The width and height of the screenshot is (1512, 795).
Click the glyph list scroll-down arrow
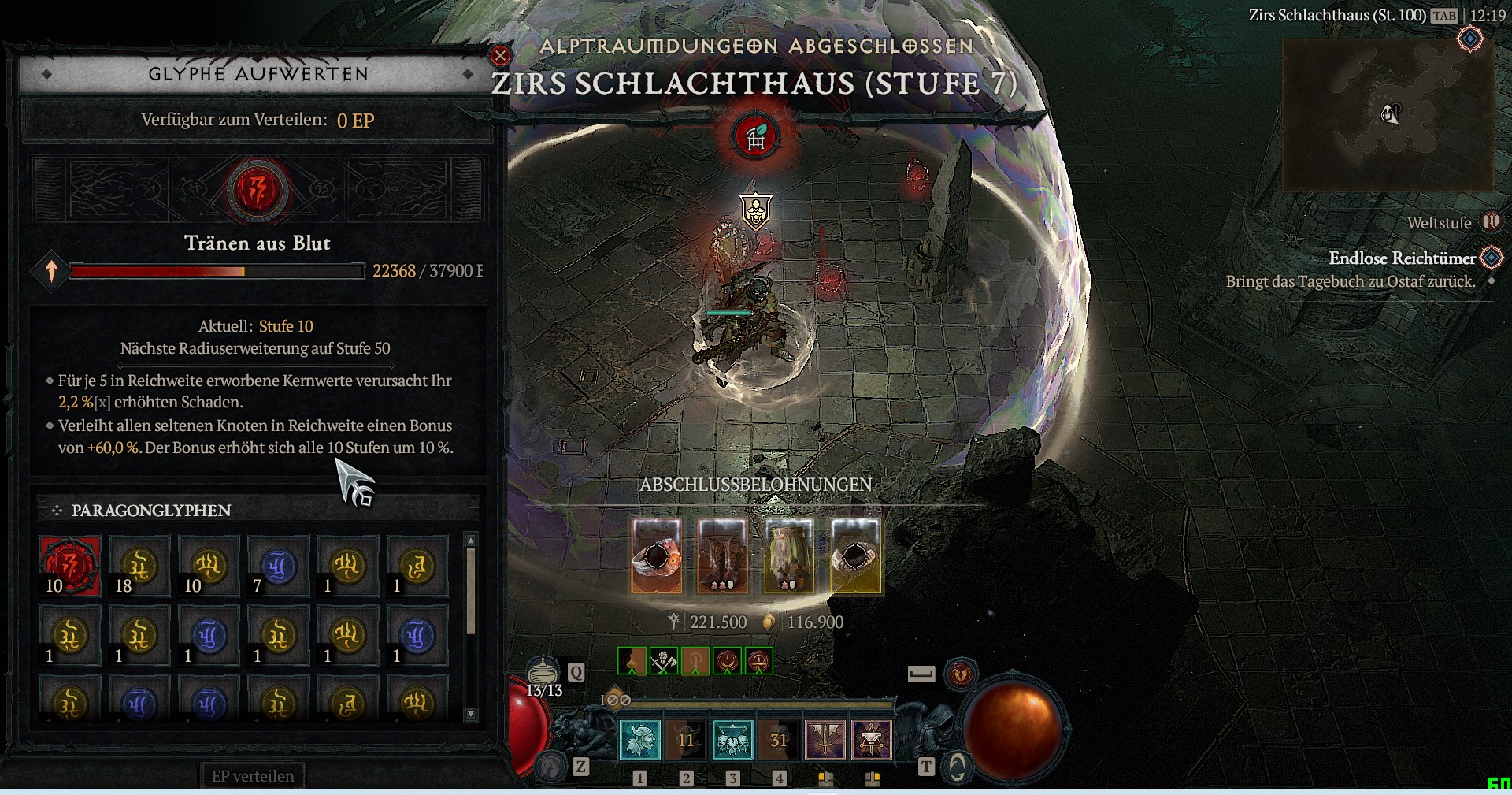point(471,714)
